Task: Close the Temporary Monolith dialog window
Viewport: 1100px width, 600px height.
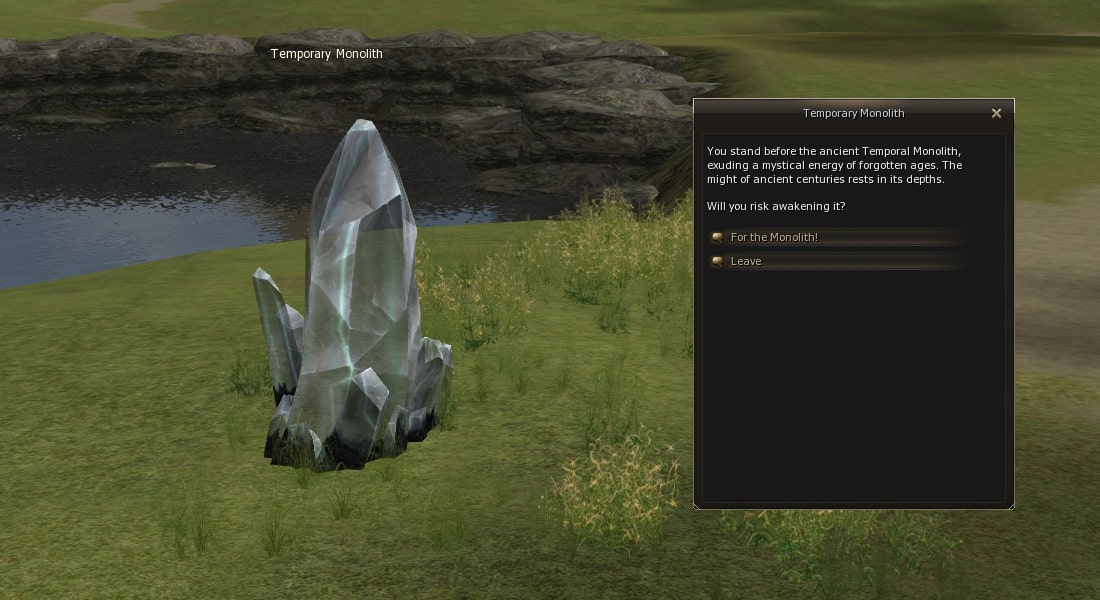Action: tap(996, 113)
